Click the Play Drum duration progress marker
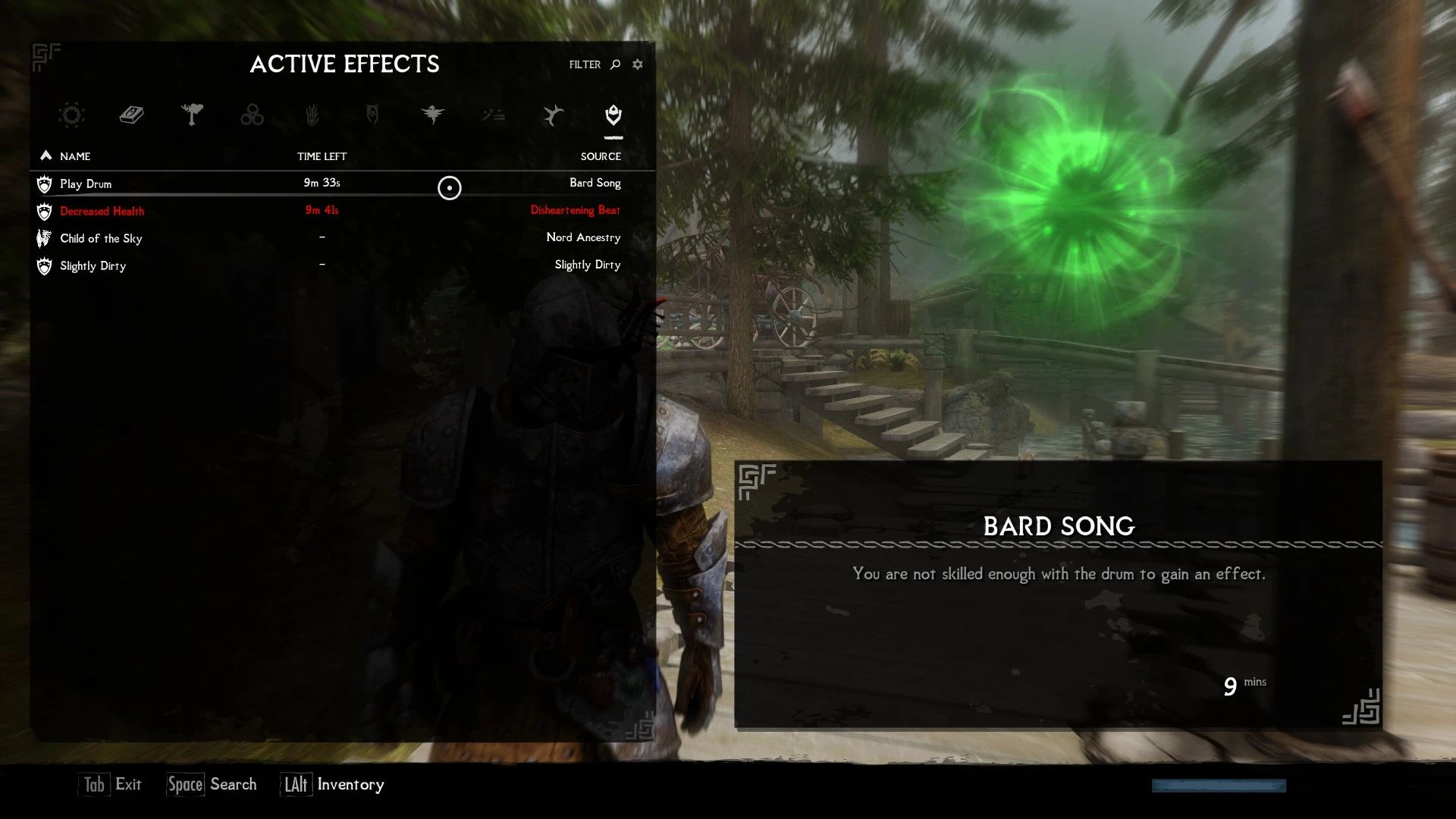Image resolution: width=1456 pixels, height=819 pixels. (449, 189)
